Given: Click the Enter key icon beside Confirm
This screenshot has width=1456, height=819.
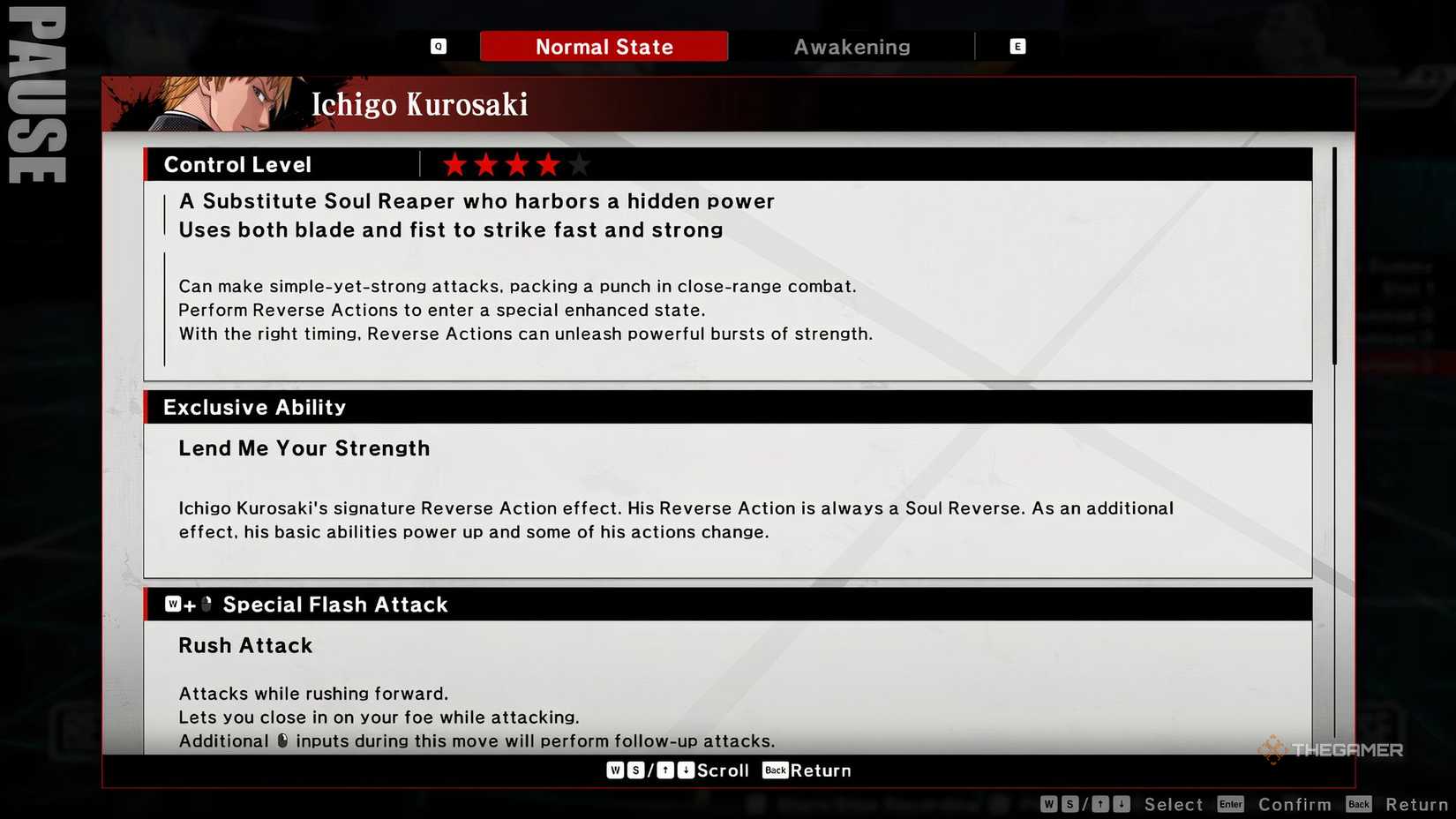Looking at the screenshot, I should [x=1230, y=804].
